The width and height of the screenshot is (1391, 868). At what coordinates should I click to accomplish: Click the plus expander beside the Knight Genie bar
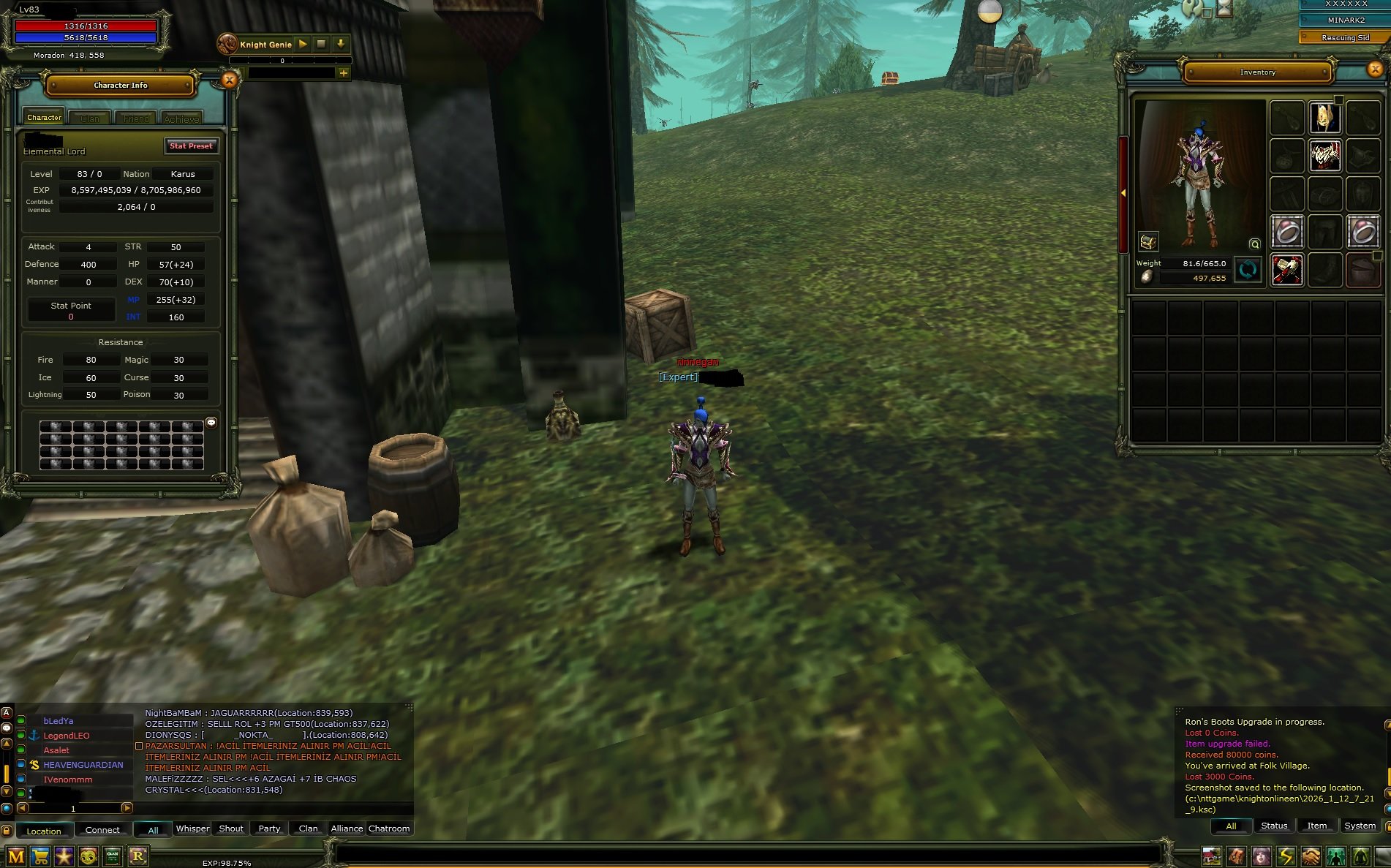344,73
